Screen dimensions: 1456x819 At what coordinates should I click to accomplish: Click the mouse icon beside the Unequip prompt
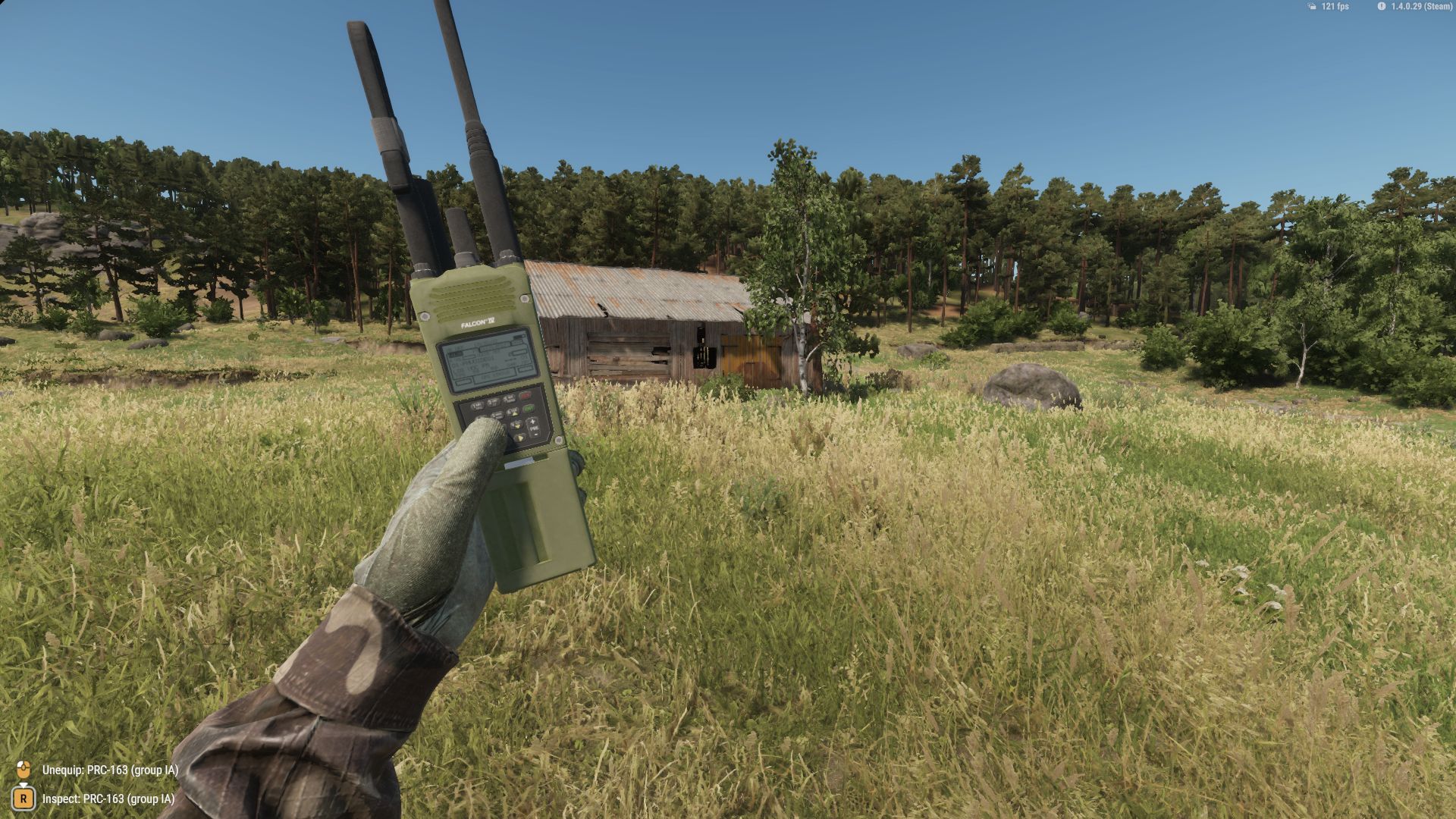tap(25, 769)
